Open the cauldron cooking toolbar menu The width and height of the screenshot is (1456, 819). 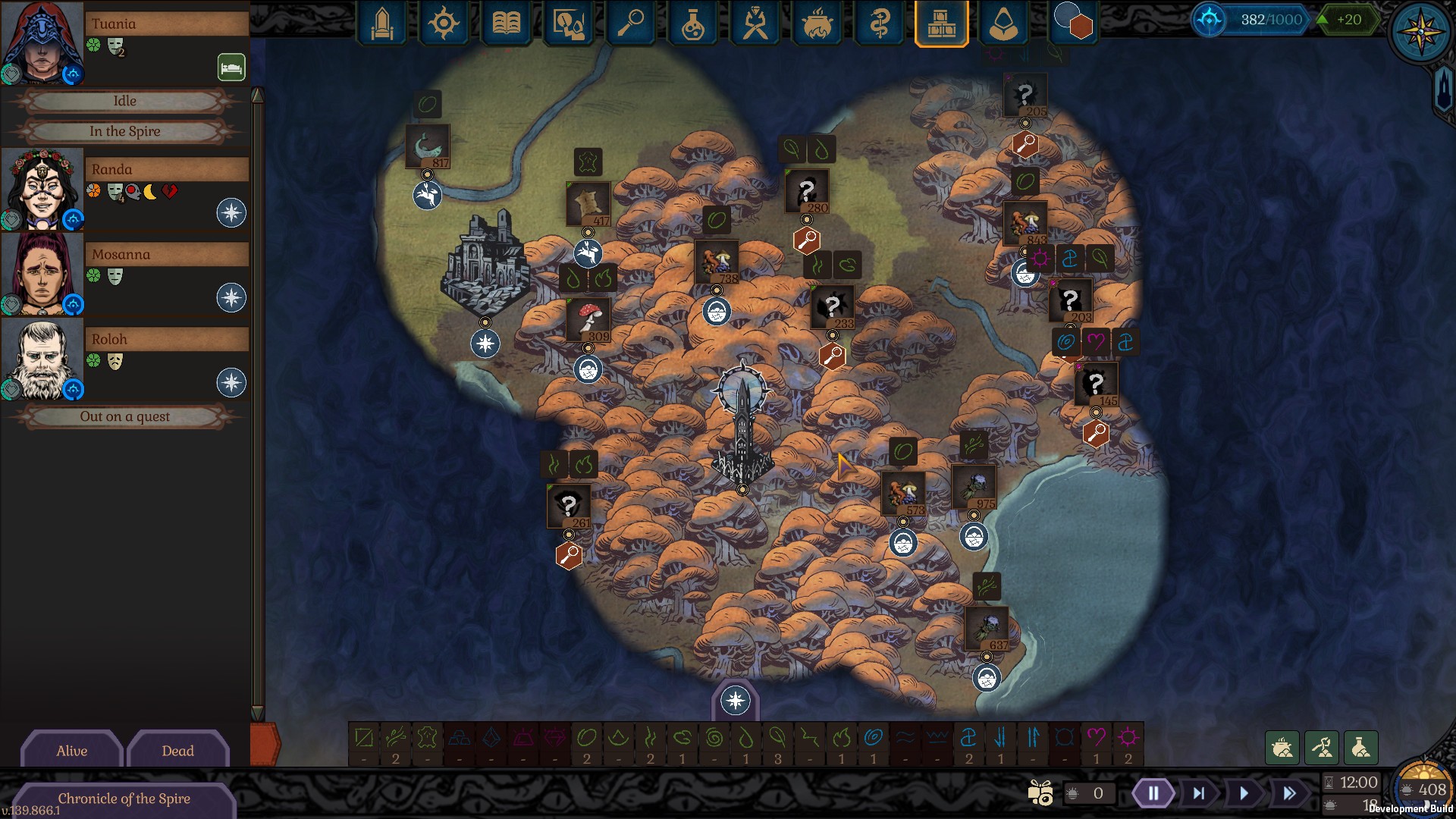pyautogui.click(x=817, y=24)
